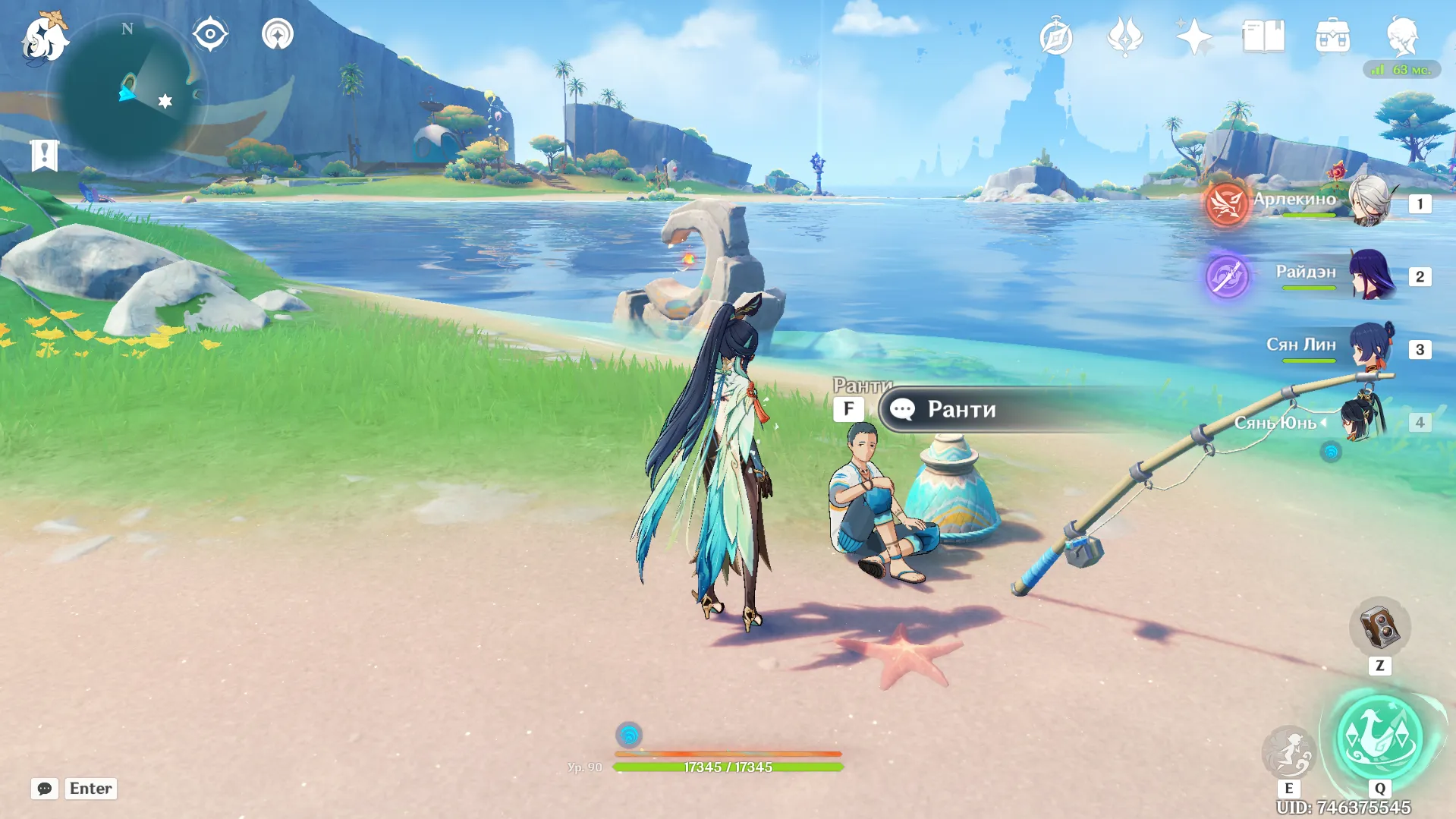Open the character profile head icon
The image size is (1456, 819).
1401,36
